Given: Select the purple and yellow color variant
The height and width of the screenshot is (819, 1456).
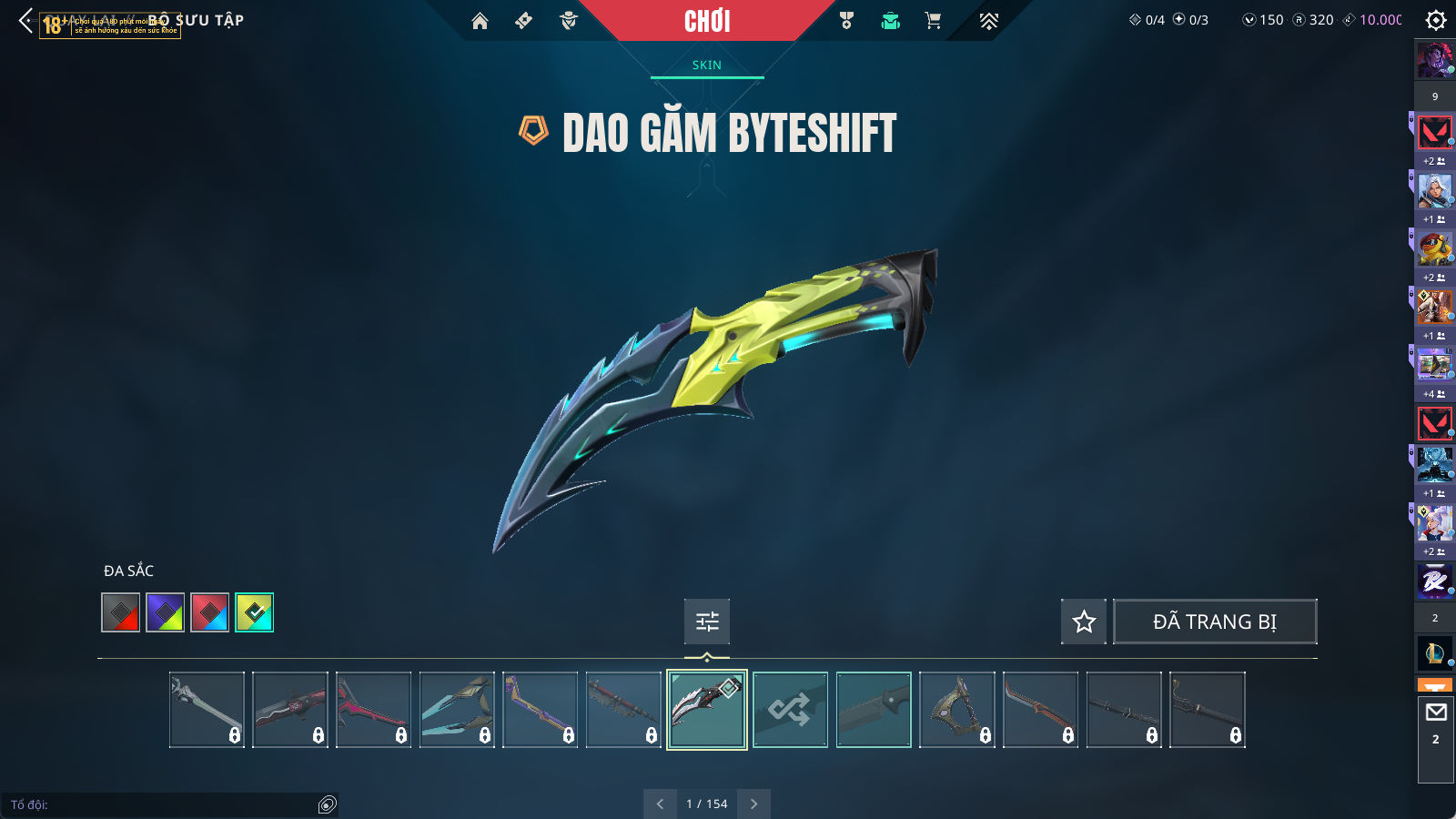Looking at the screenshot, I should [166, 612].
